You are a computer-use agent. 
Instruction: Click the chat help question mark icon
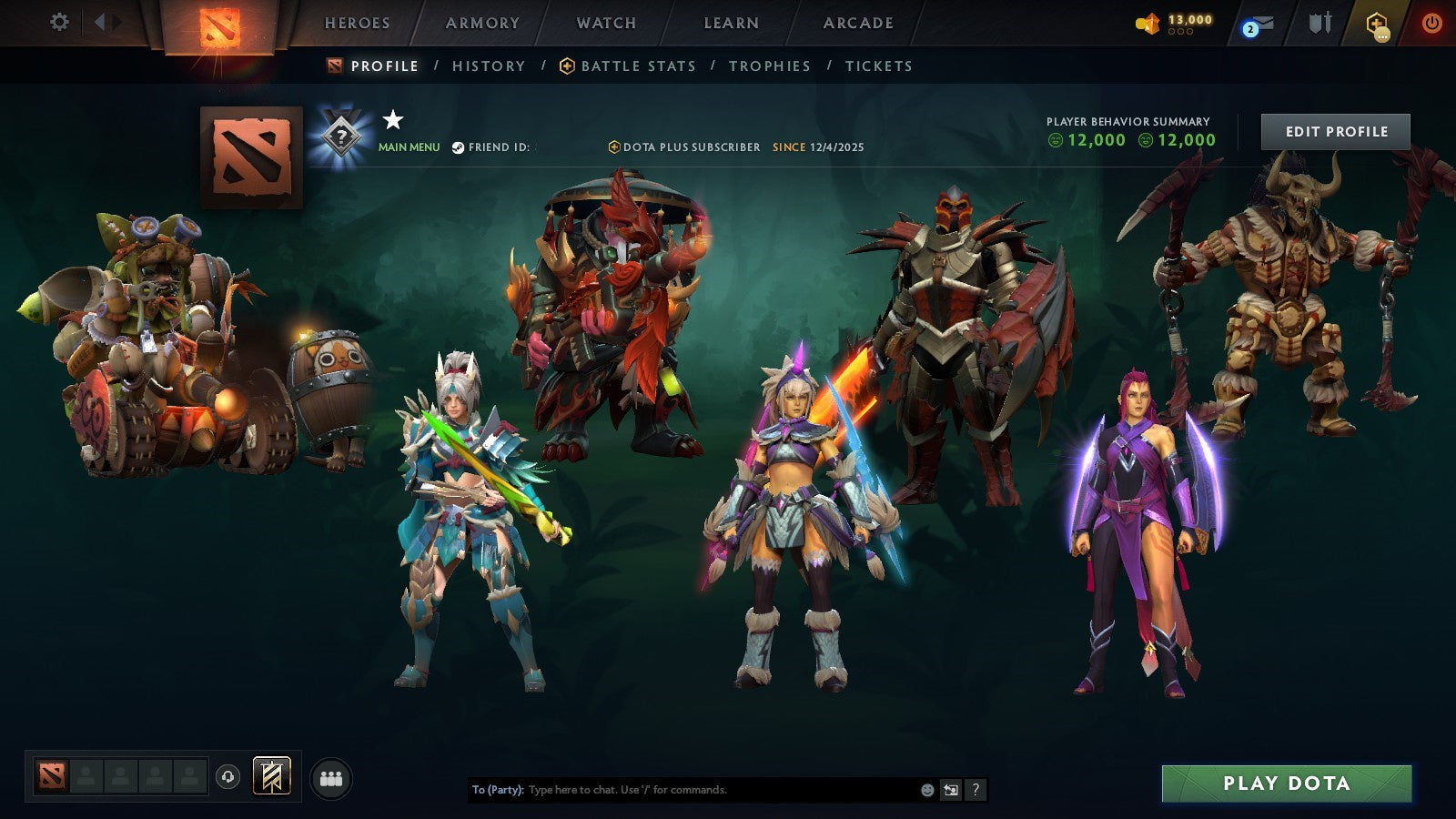[976, 789]
